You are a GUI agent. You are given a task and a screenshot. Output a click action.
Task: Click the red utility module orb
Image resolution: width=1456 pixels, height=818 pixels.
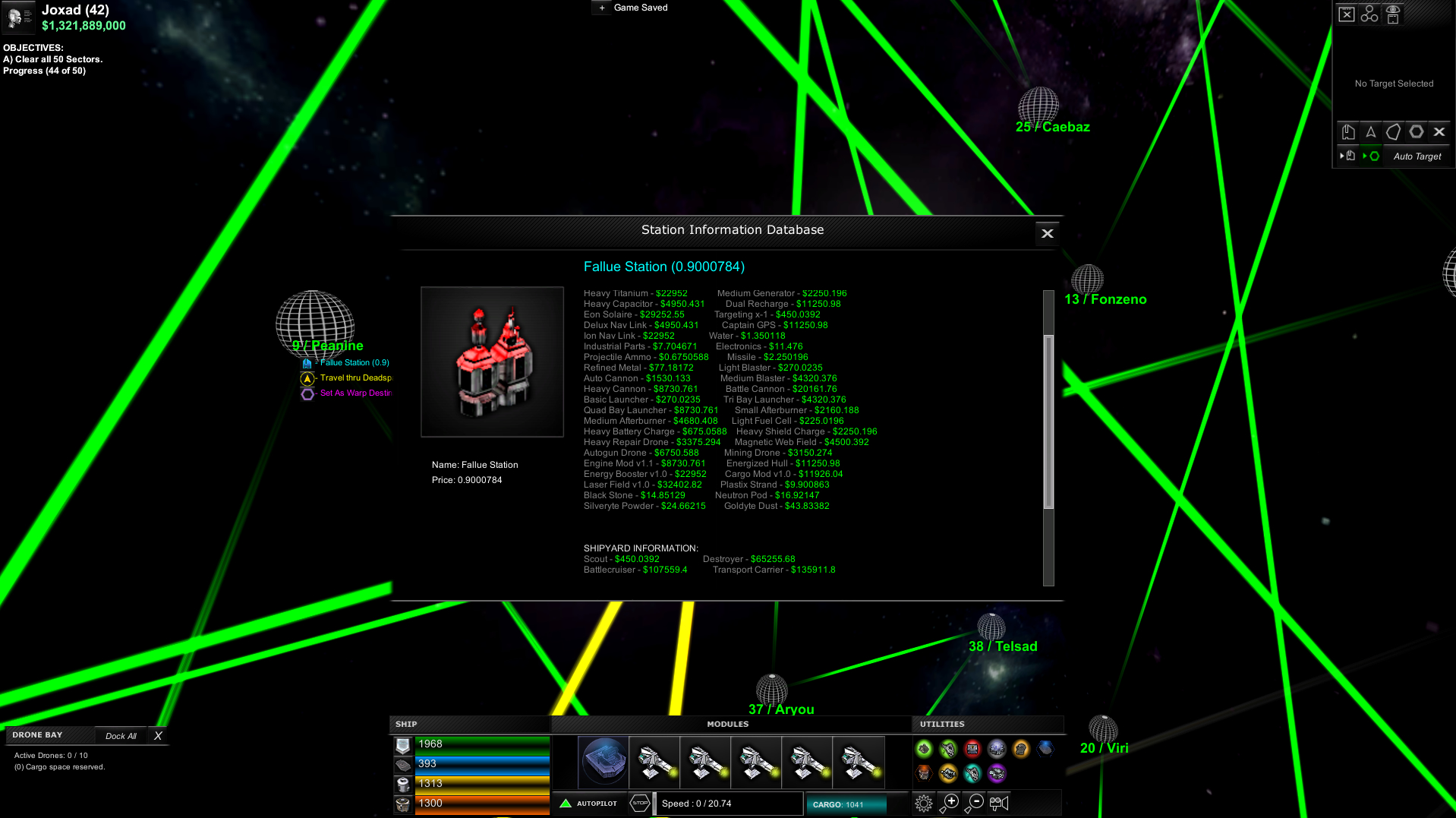(x=972, y=750)
